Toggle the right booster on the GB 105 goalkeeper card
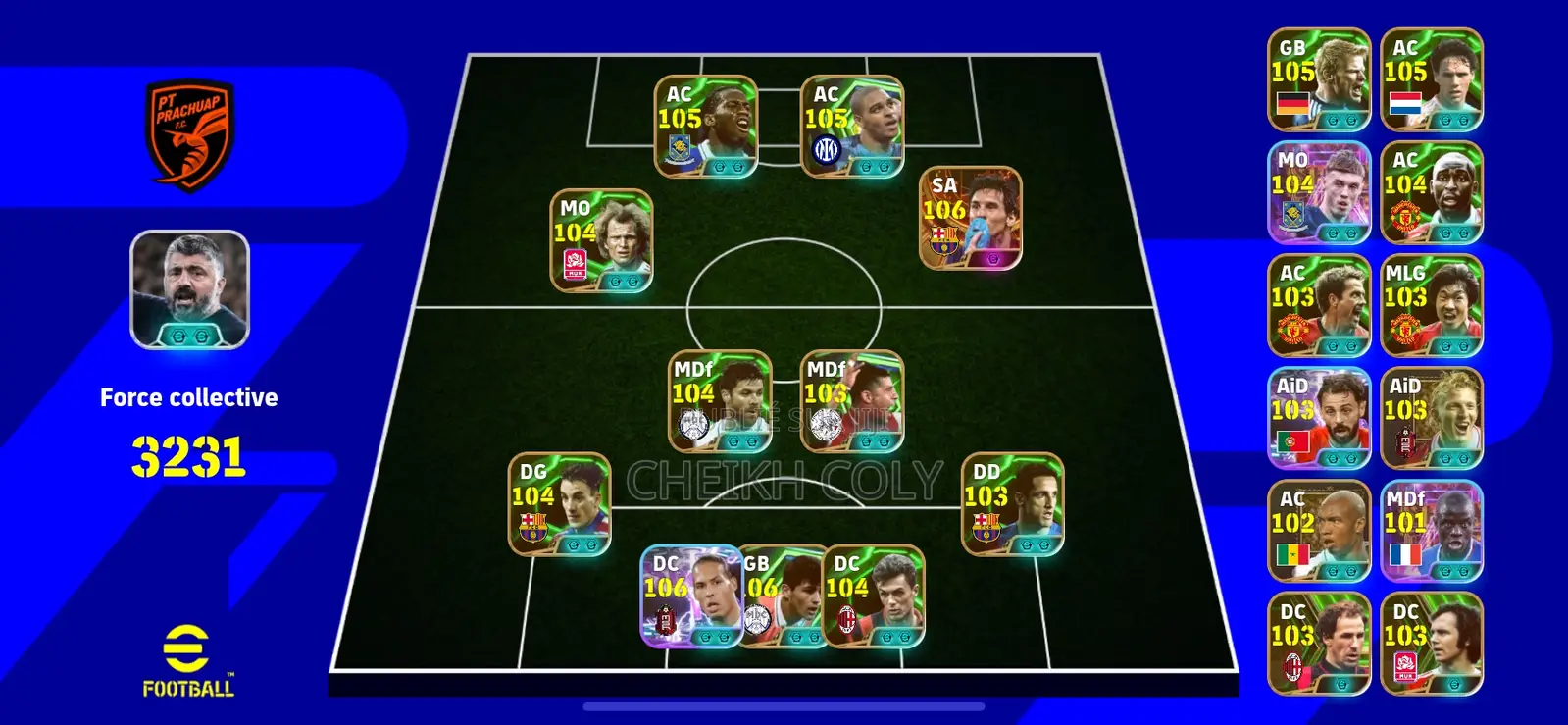Image resolution: width=1568 pixels, height=725 pixels. 1350,120
